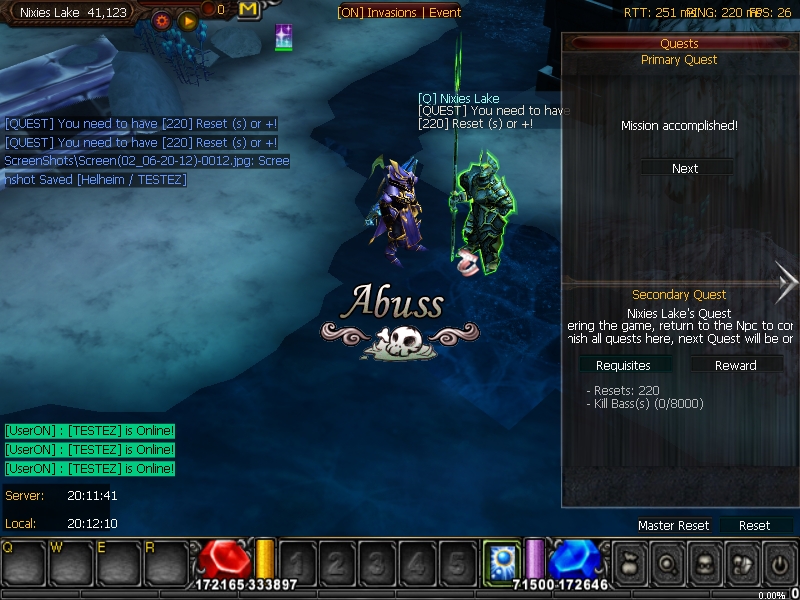Select the active purple sparkle buff icon
Screen dimensions: 800x600
[x=284, y=36]
